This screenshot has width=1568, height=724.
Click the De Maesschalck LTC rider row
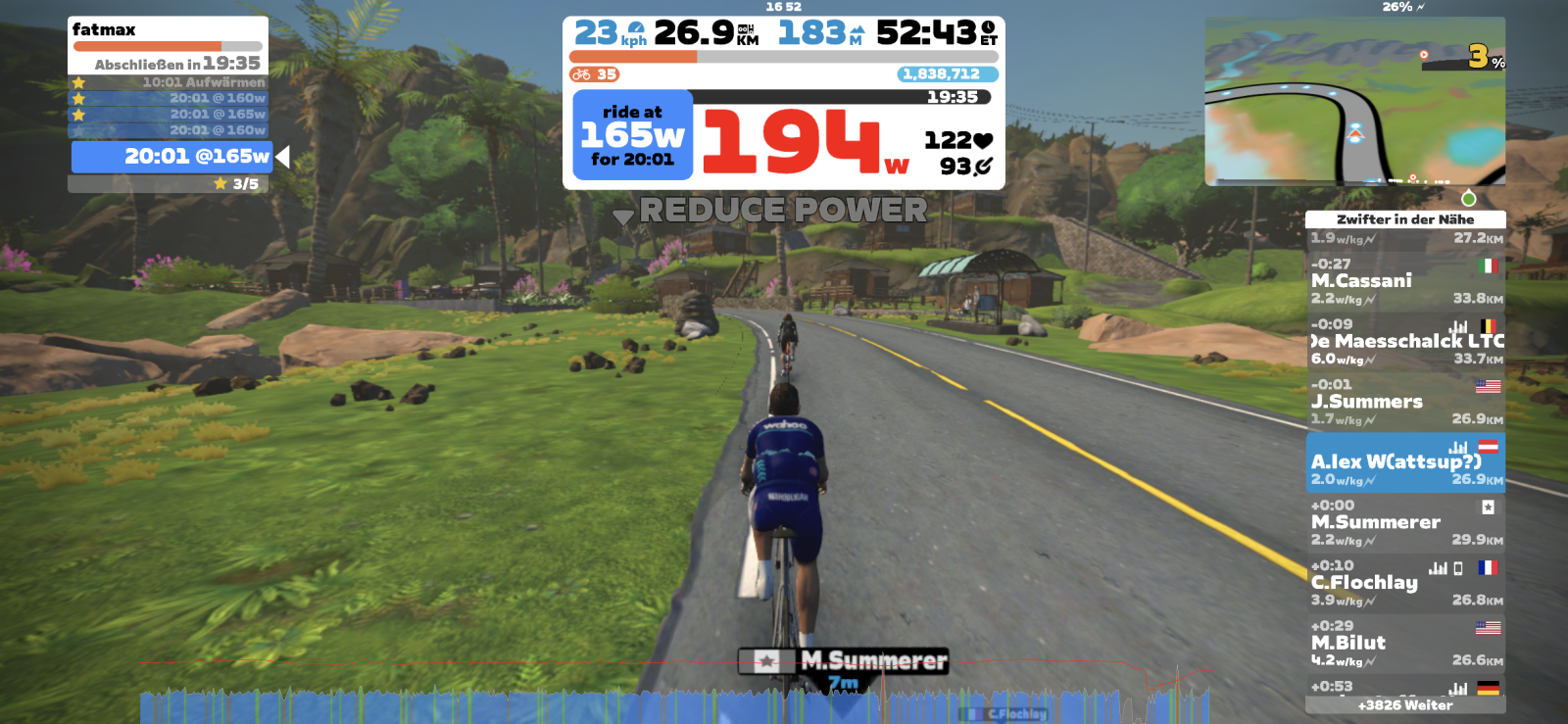click(x=1405, y=342)
